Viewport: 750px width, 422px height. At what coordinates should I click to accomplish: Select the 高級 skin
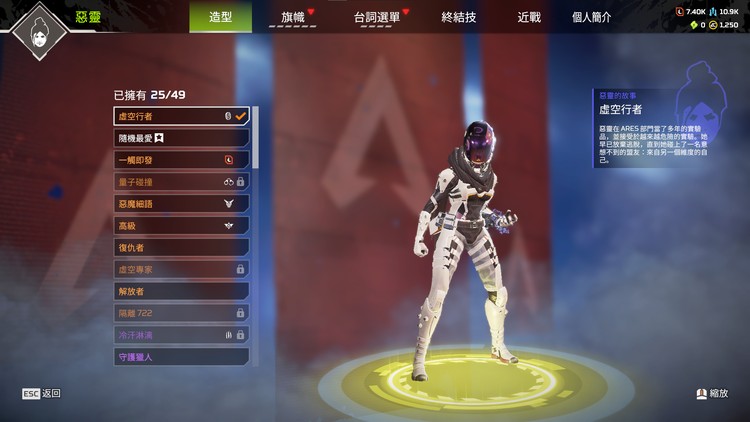[181, 226]
